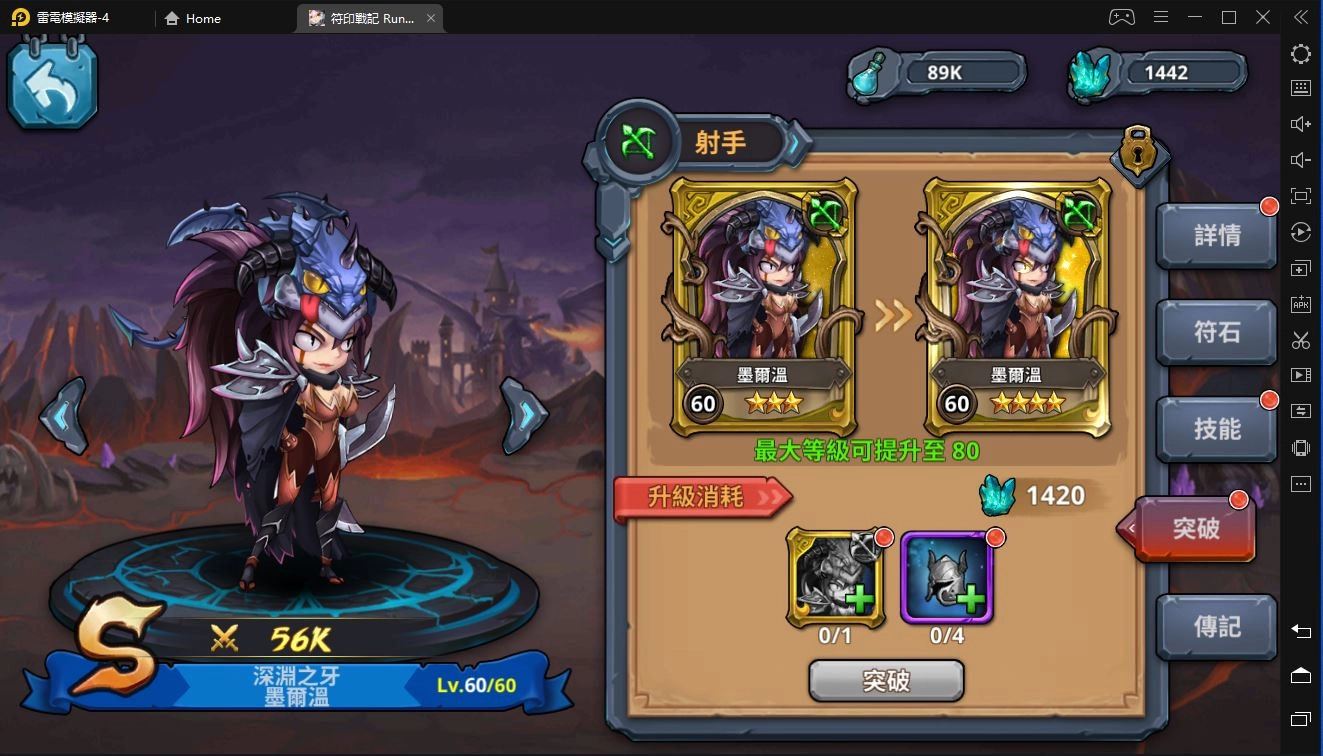Toggle the golden padlock on the hero

pyautogui.click(x=1138, y=152)
